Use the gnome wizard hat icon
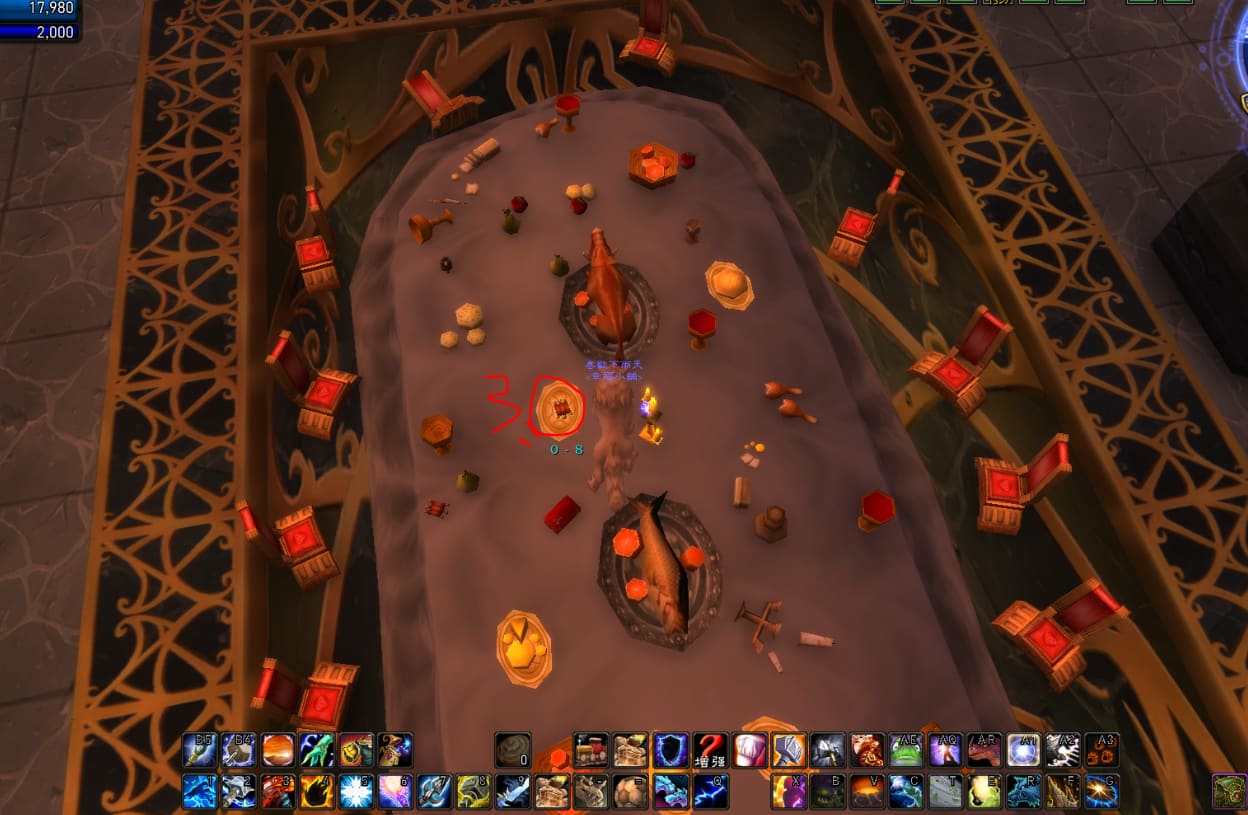Viewport: 1248px width, 815px height. click(396, 750)
